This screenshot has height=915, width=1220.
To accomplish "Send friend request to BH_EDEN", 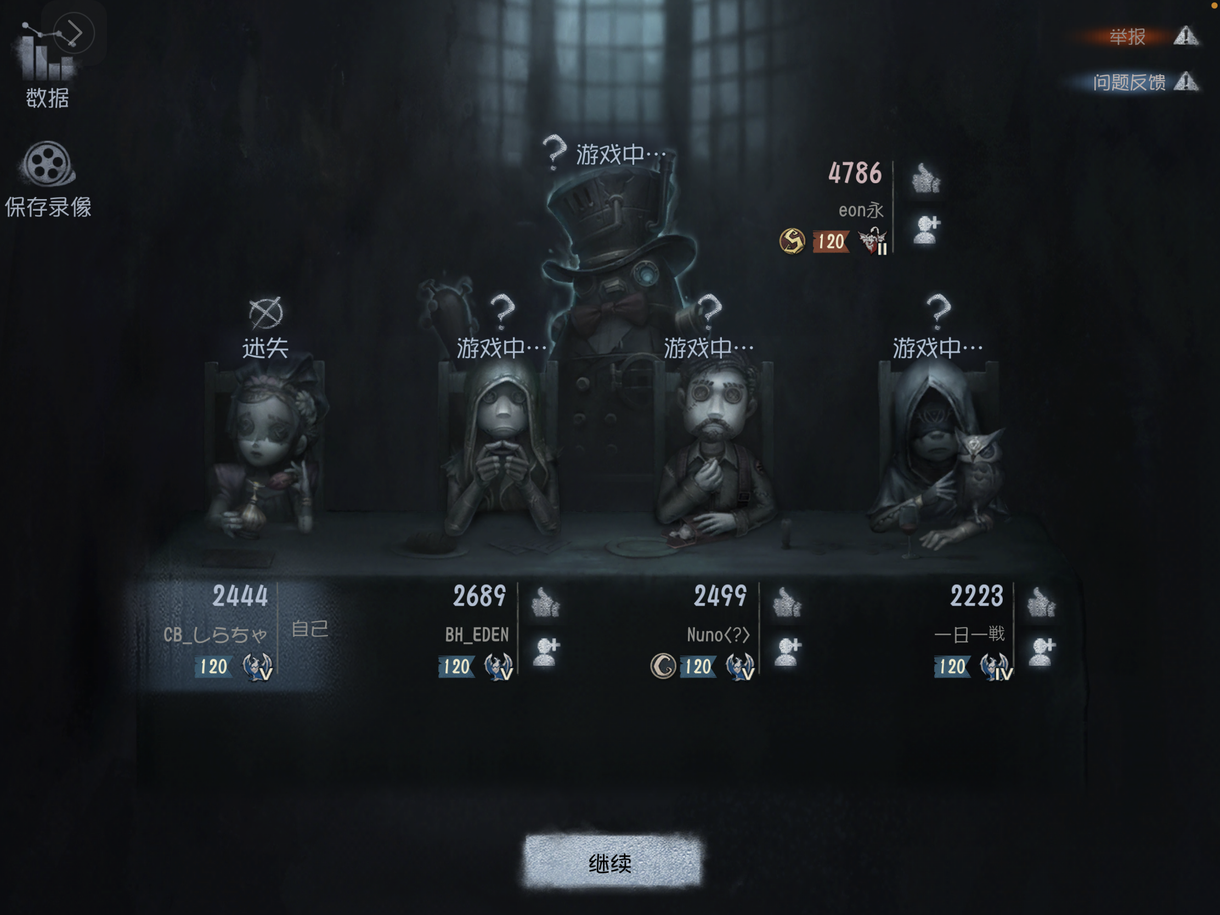I will (545, 651).
